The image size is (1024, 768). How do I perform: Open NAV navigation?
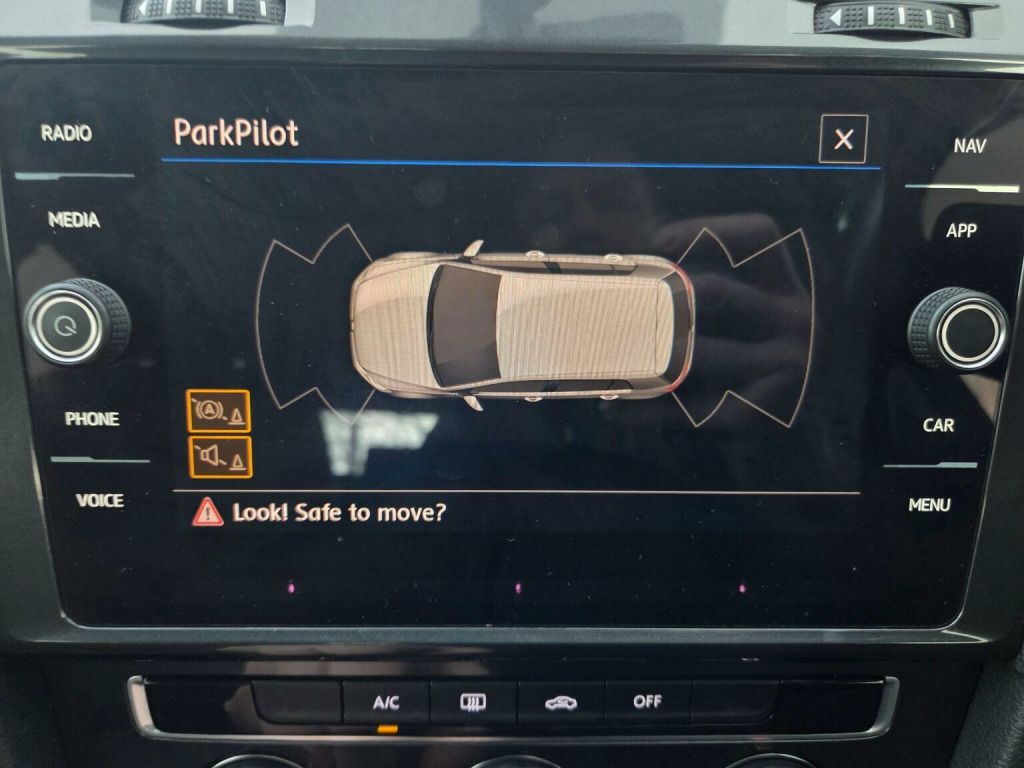(x=969, y=146)
